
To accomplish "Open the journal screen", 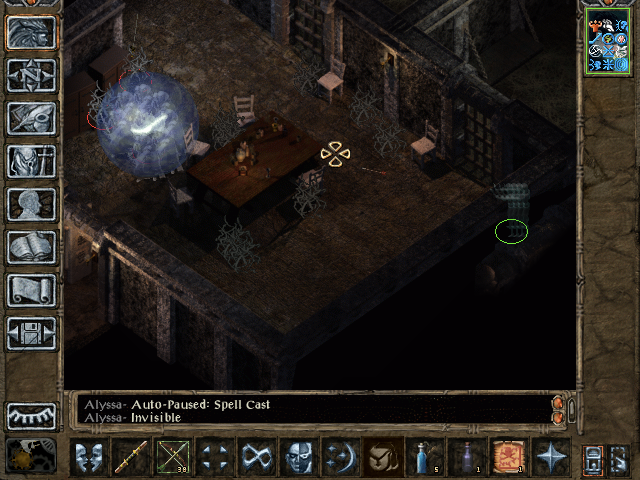I will (31, 118).
